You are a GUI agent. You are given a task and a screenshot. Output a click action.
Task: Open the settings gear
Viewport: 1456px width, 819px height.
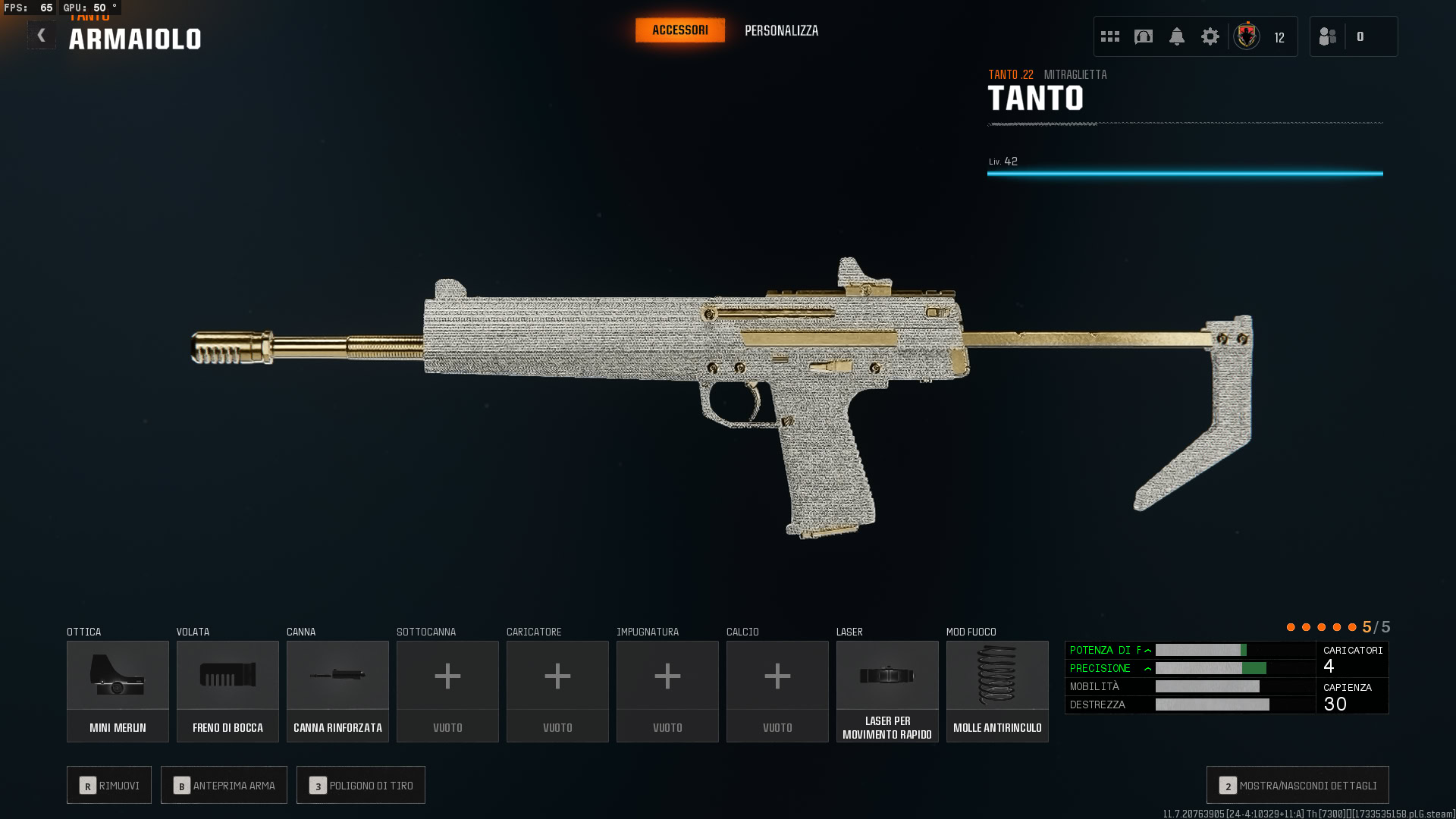(x=1210, y=36)
